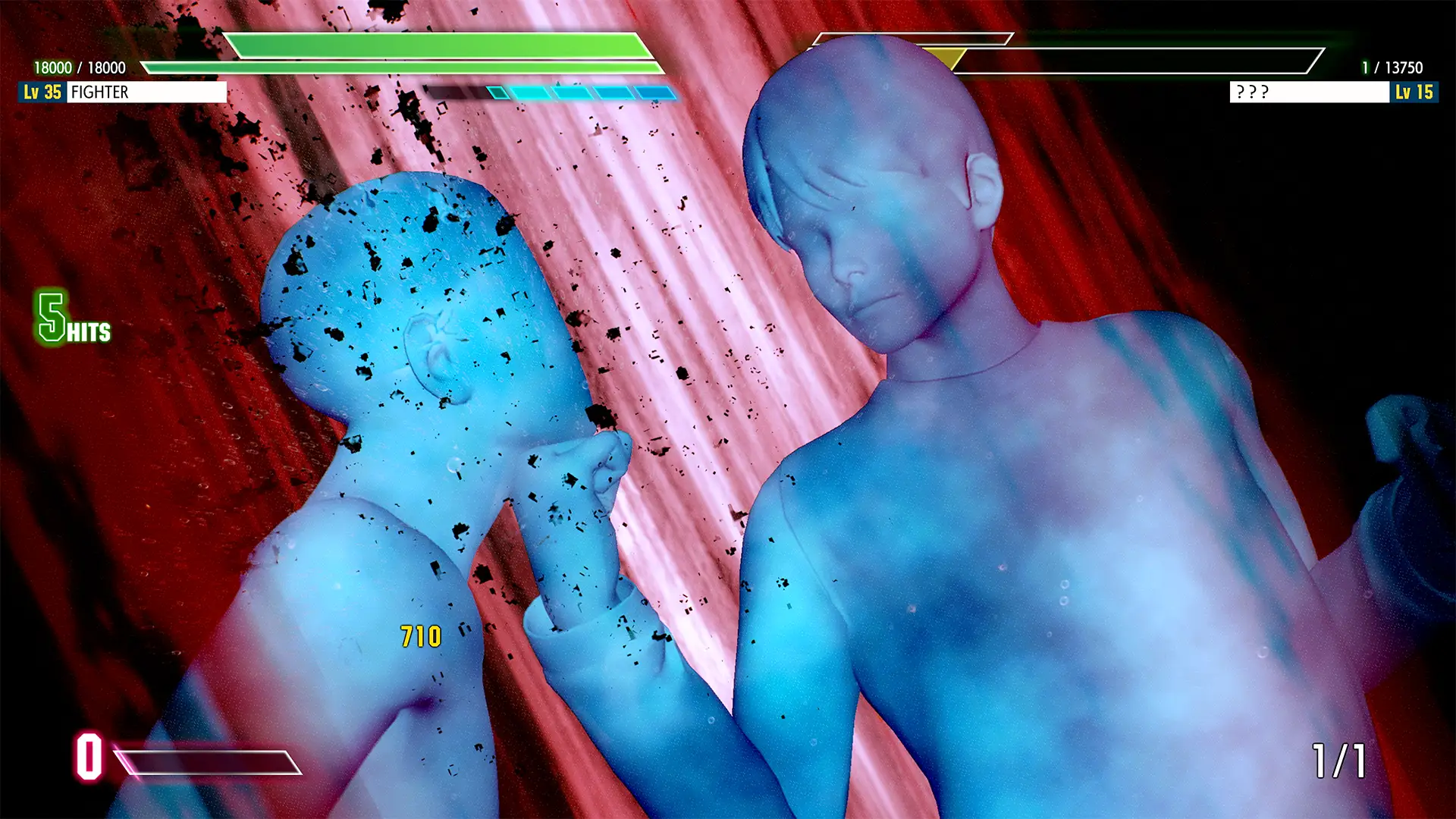Click the HITS text under the combo number
1456x819 pixels.
tap(89, 332)
